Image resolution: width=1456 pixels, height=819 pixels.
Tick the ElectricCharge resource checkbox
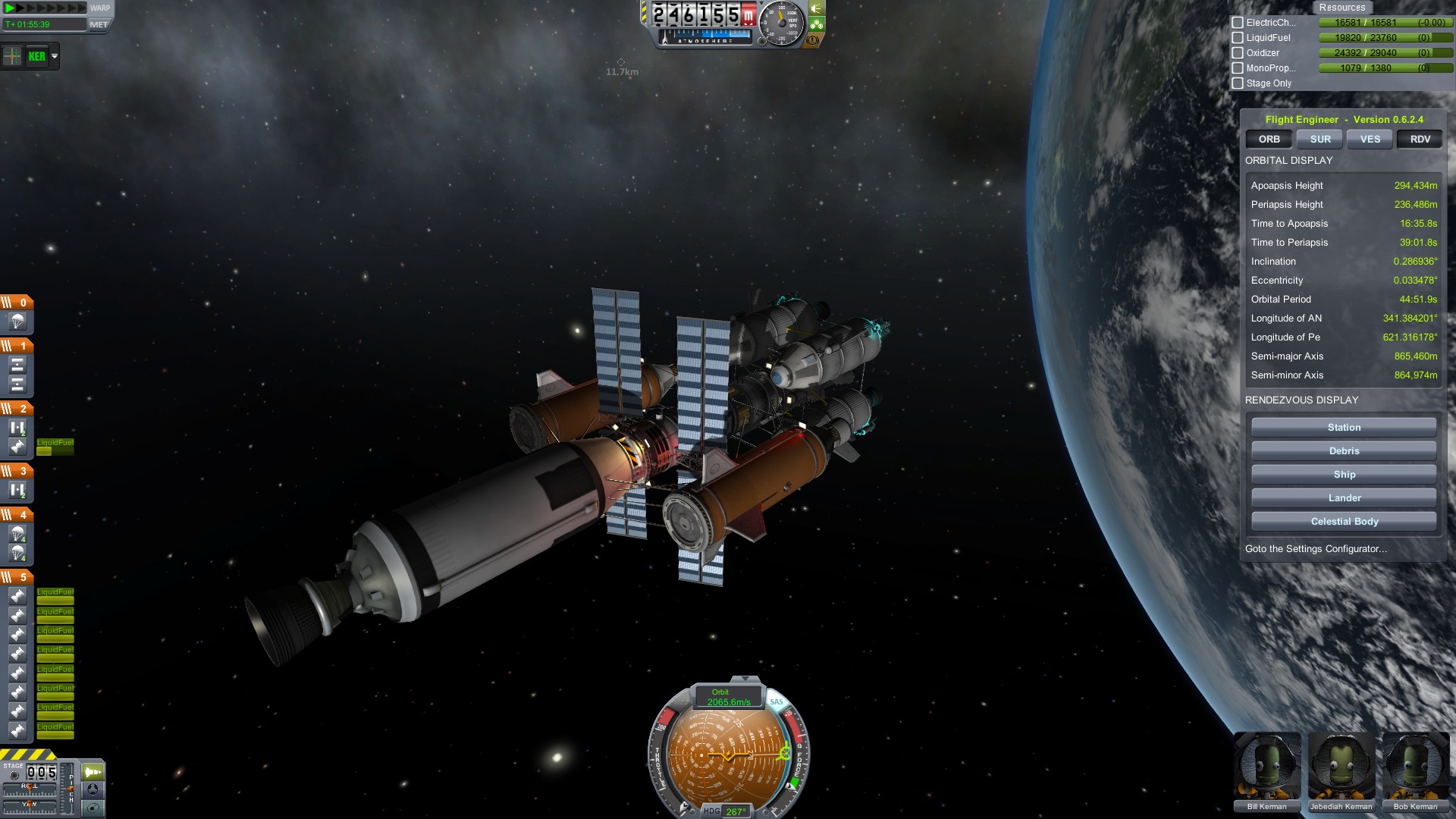(1238, 23)
